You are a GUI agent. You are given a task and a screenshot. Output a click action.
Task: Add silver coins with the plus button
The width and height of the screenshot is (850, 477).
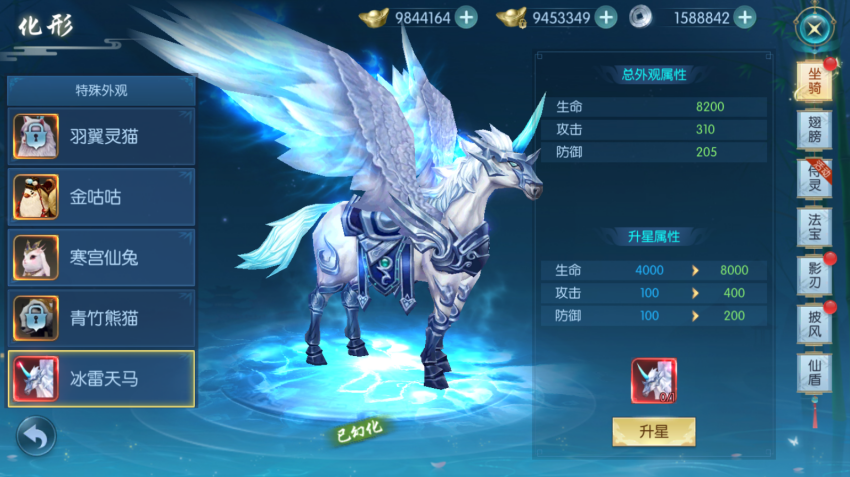(744, 17)
